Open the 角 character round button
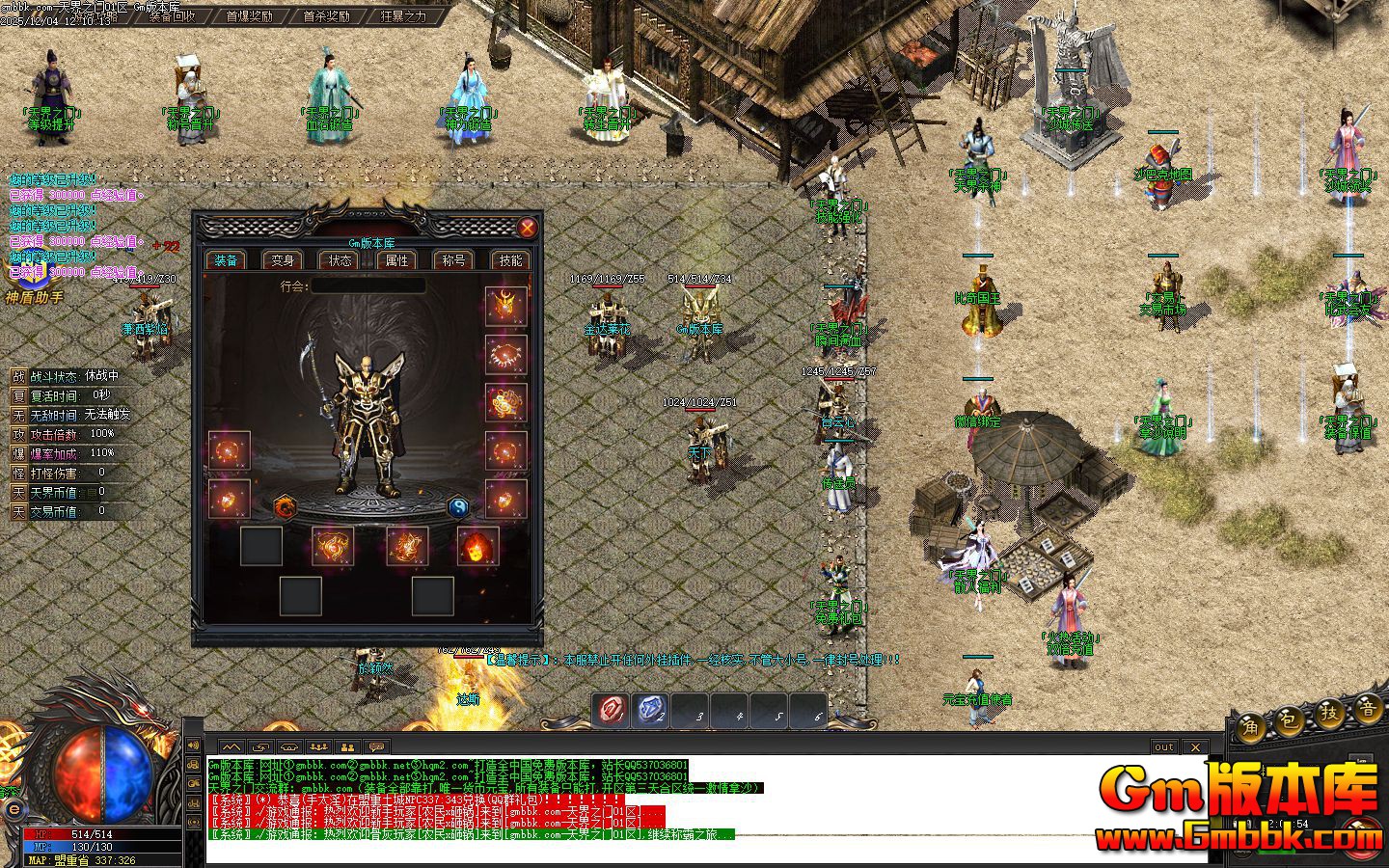This screenshot has height=868, width=1389. point(1252,725)
